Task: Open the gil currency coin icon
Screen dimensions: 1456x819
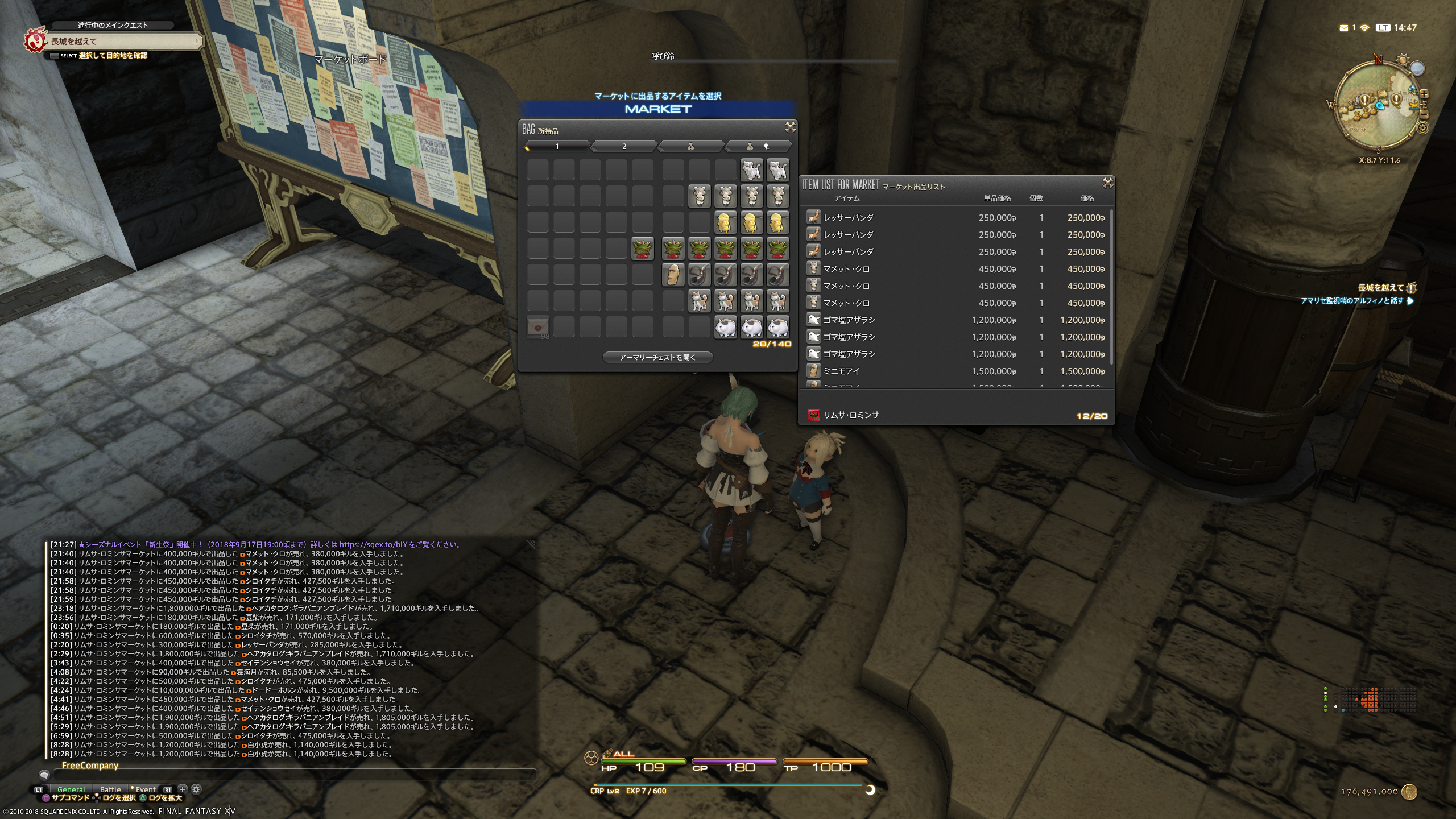Action: coord(1409,791)
